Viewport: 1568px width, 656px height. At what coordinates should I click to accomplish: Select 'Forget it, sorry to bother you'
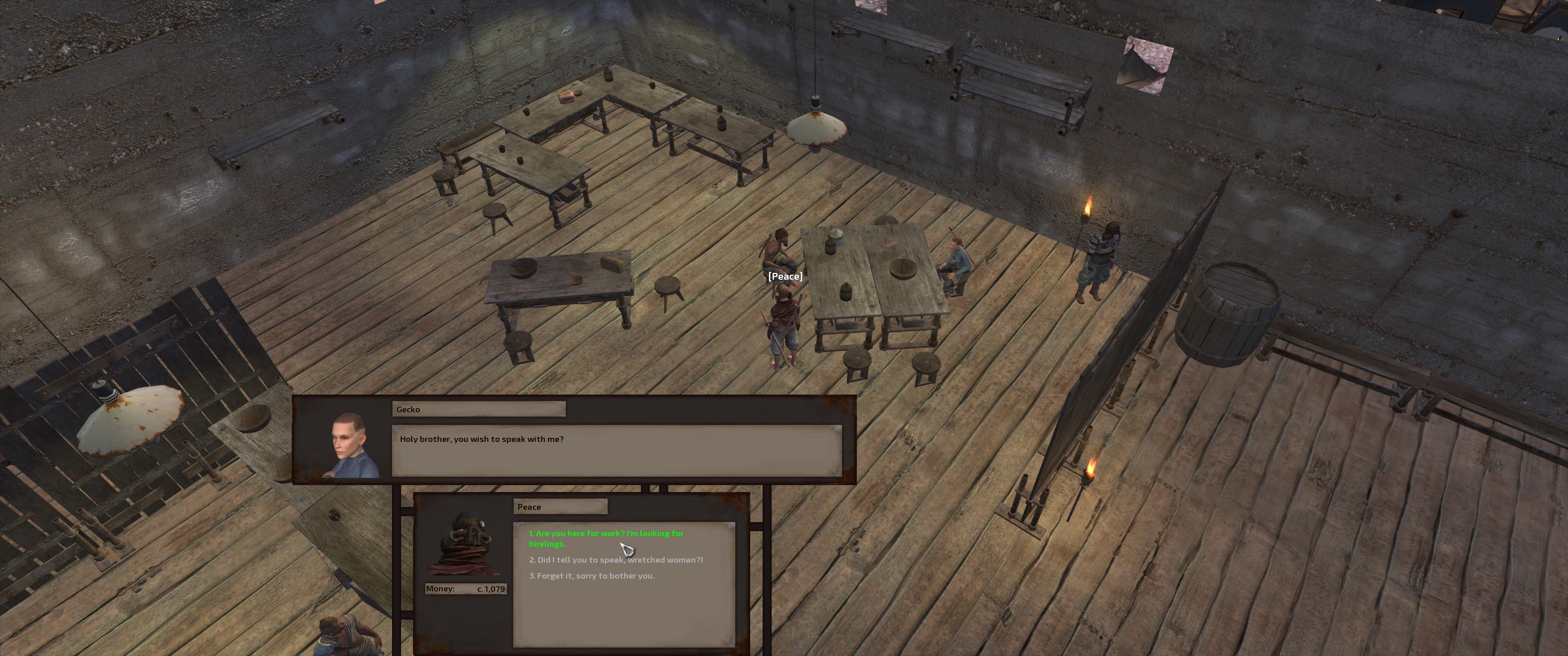592,576
